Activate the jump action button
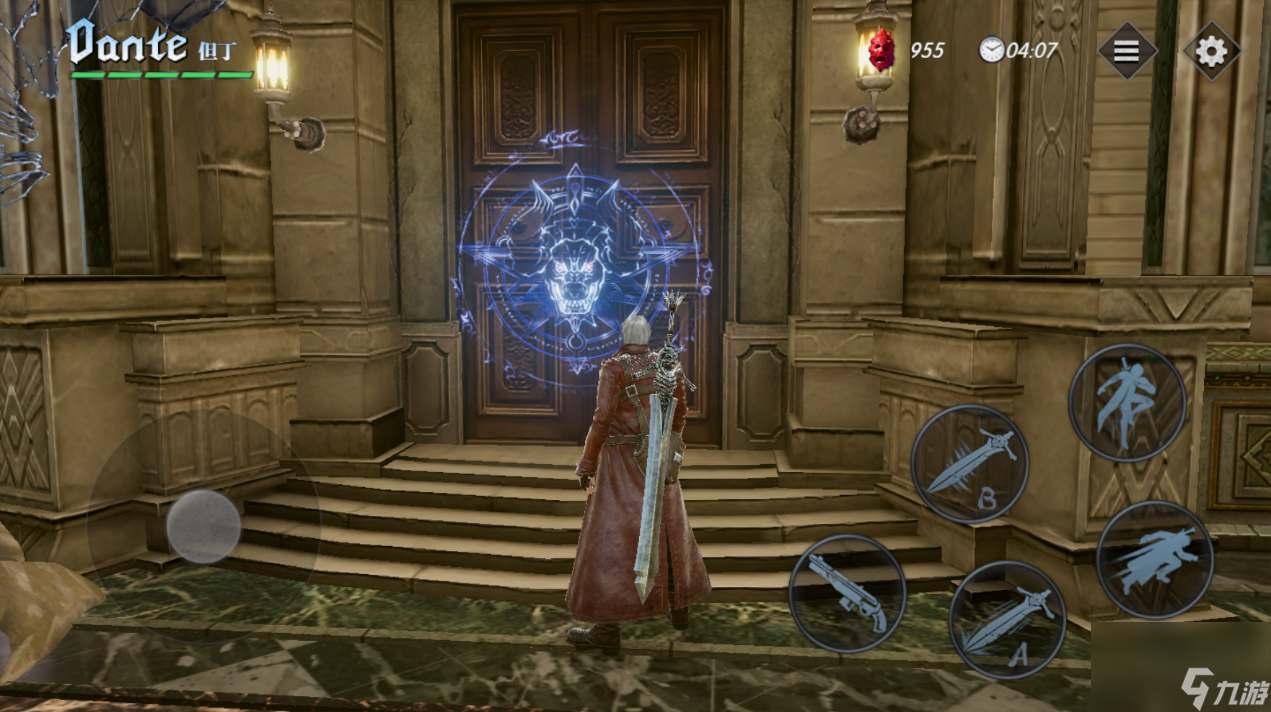The width and height of the screenshot is (1271, 712). (1127, 402)
